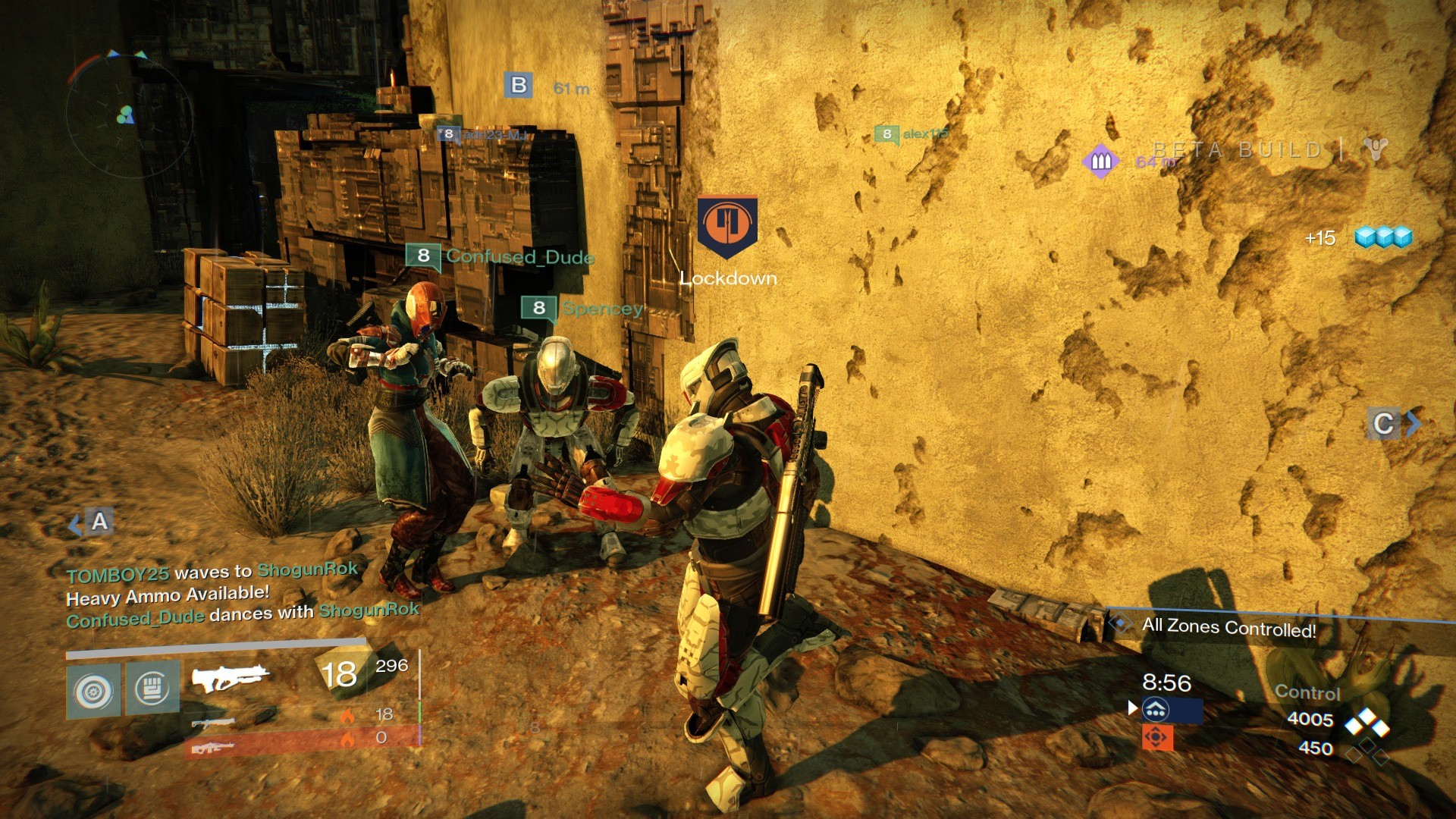Select the melee fist ability icon

152,688
